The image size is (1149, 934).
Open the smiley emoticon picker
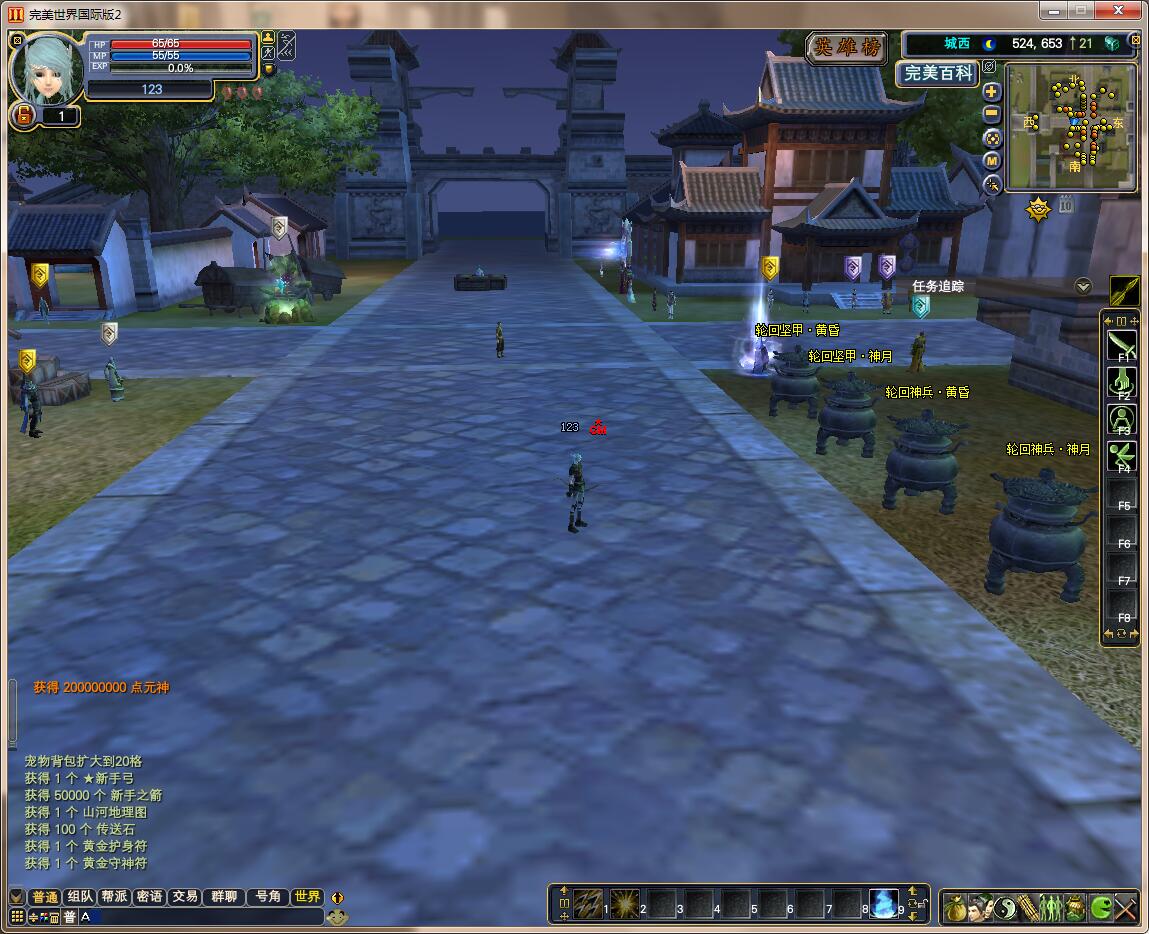click(x=337, y=916)
